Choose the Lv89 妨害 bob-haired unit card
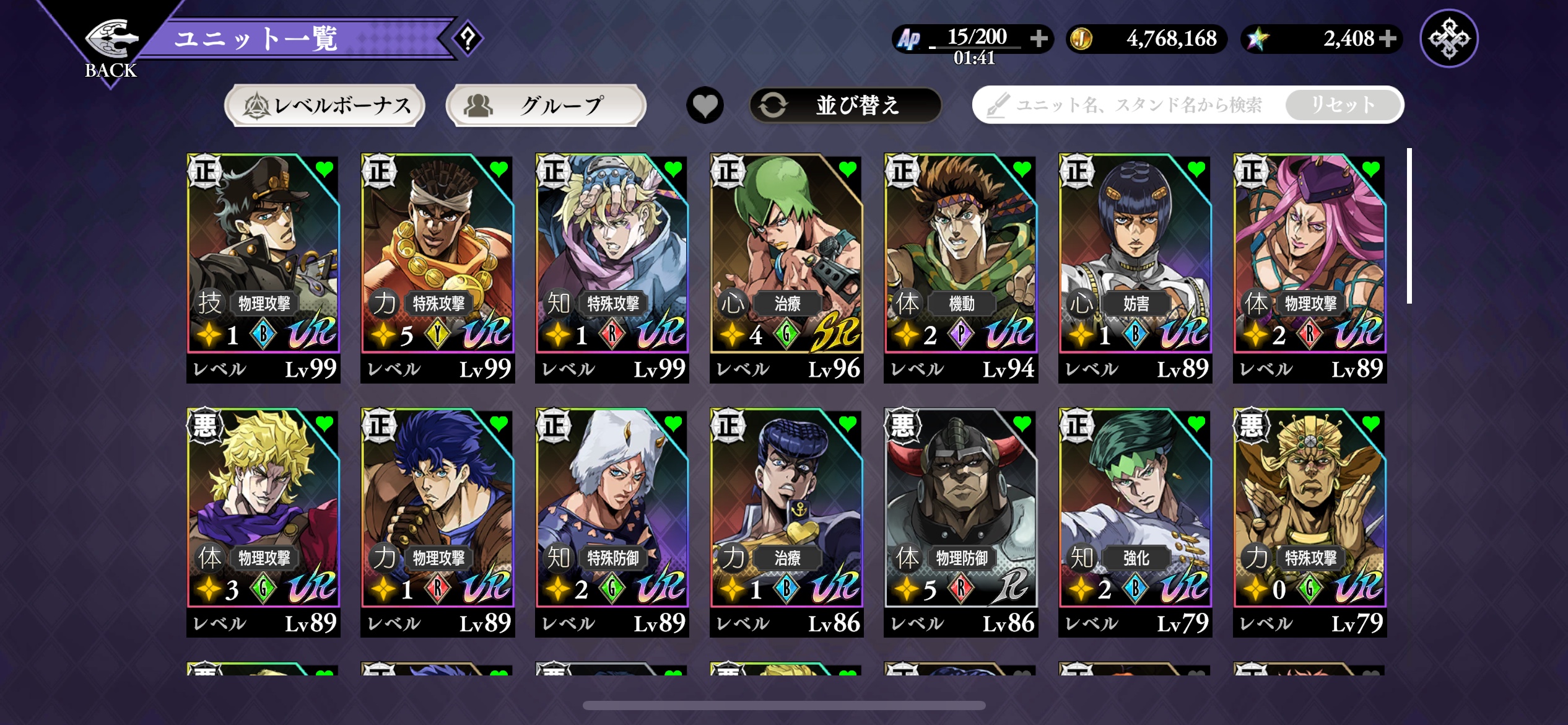The image size is (1568, 725). click(1135, 268)
